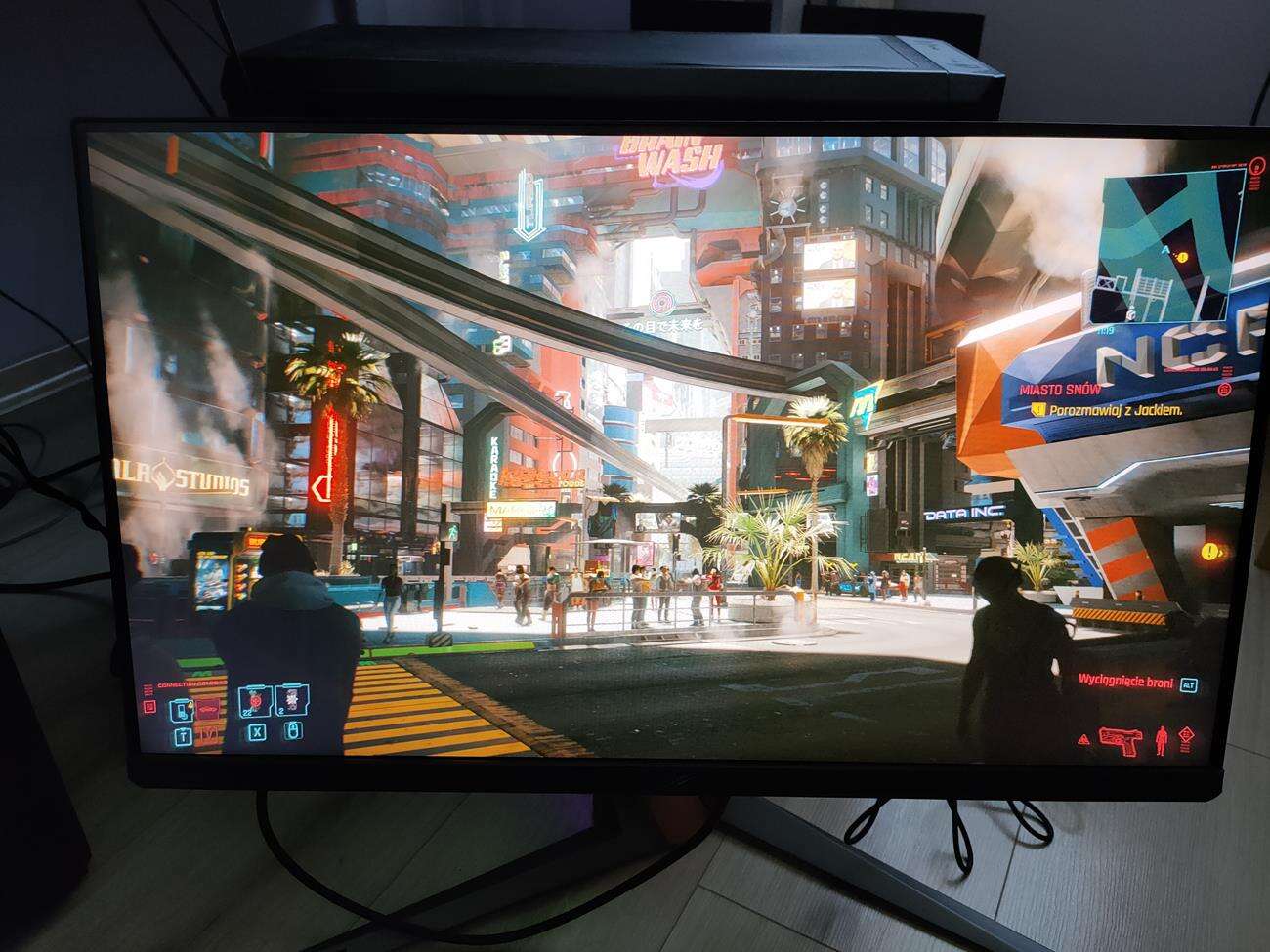Select the grenade quickslot showing 22
Viewport: 1270px width, 952px height.
[x=255, y=701]
